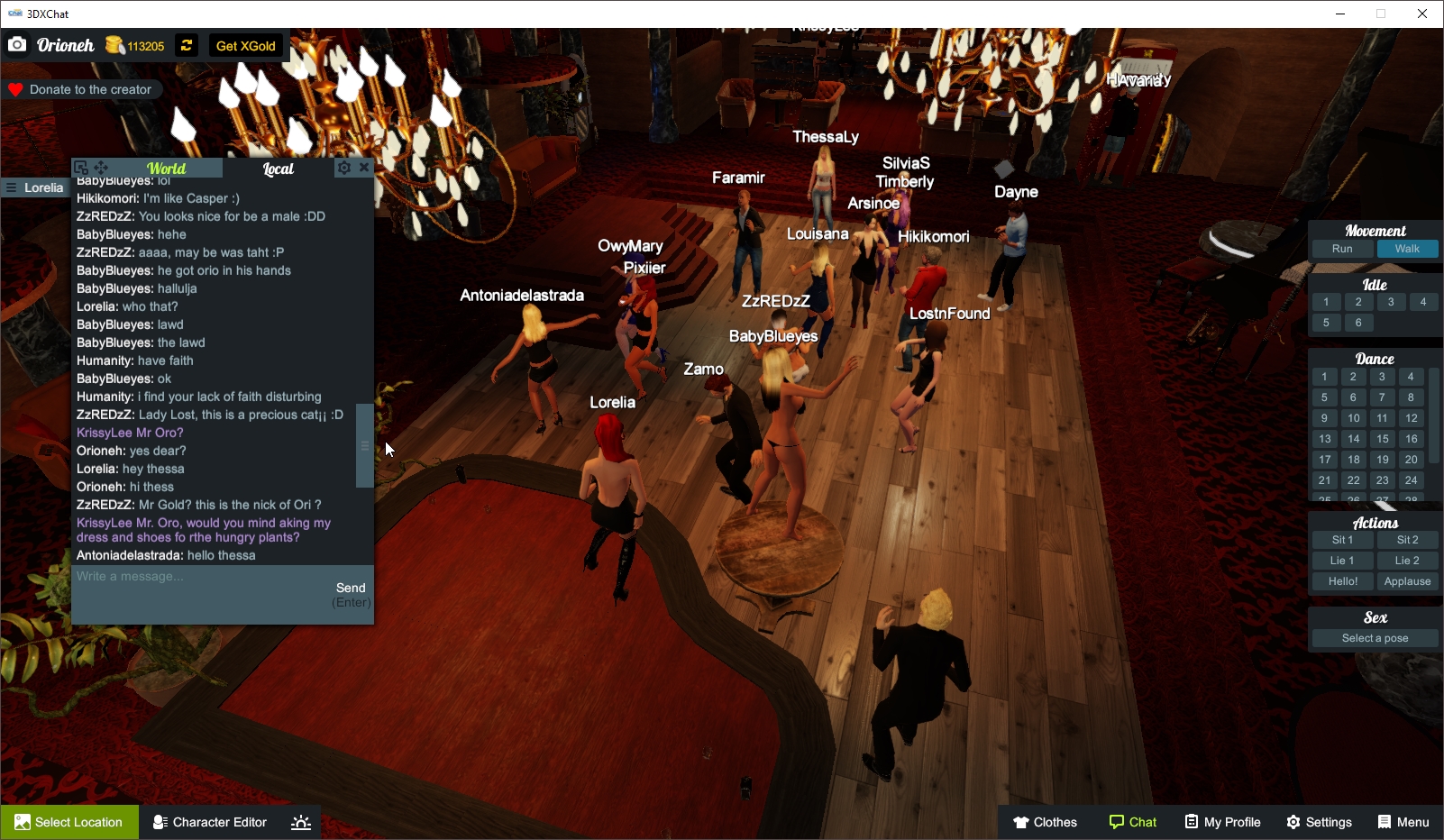Click the heart icon next to Donate

pos(14,89)
